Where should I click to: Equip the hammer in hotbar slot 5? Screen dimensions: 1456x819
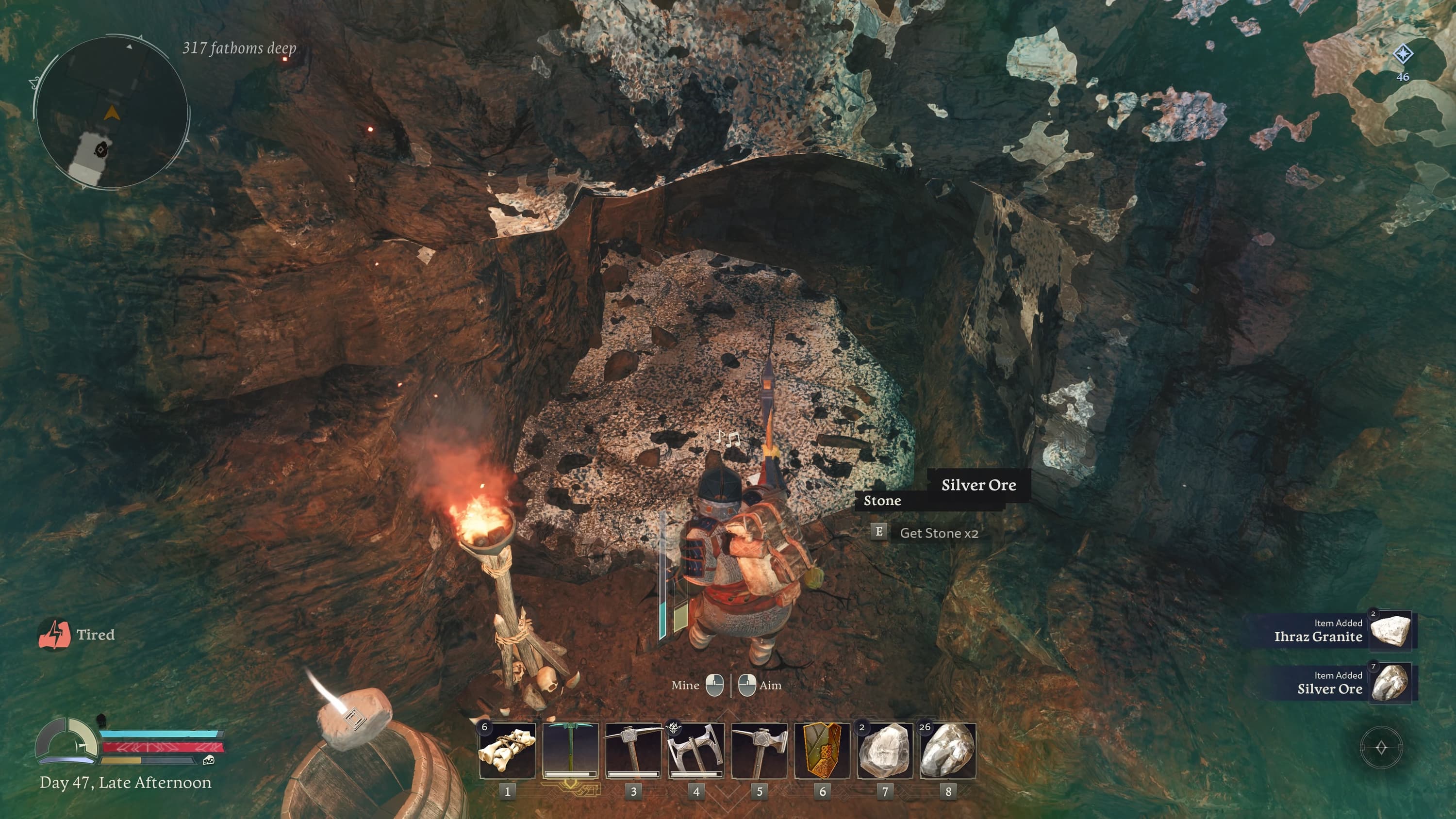coord(759,750)
